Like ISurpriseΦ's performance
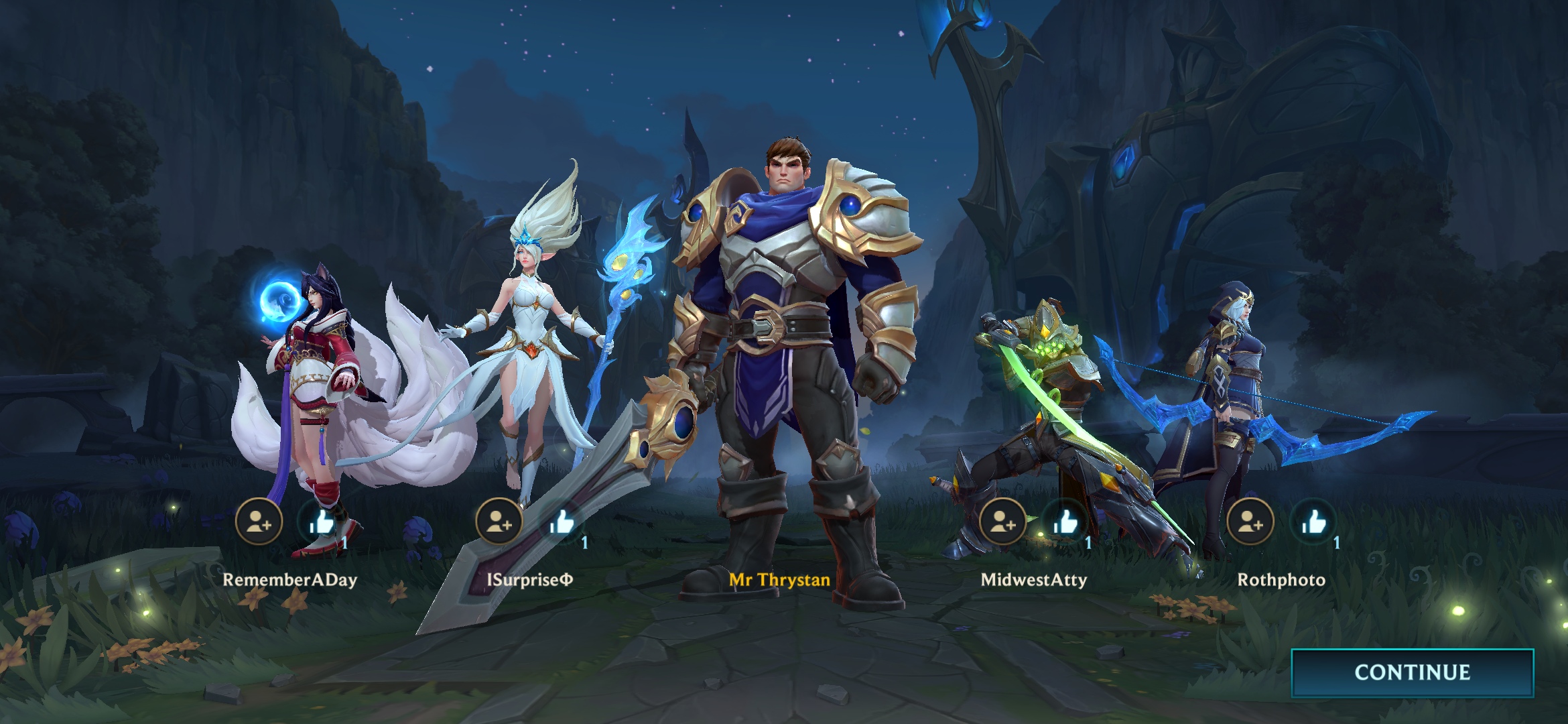This screenshot has height=724, width=1568. tap(562, 522)
